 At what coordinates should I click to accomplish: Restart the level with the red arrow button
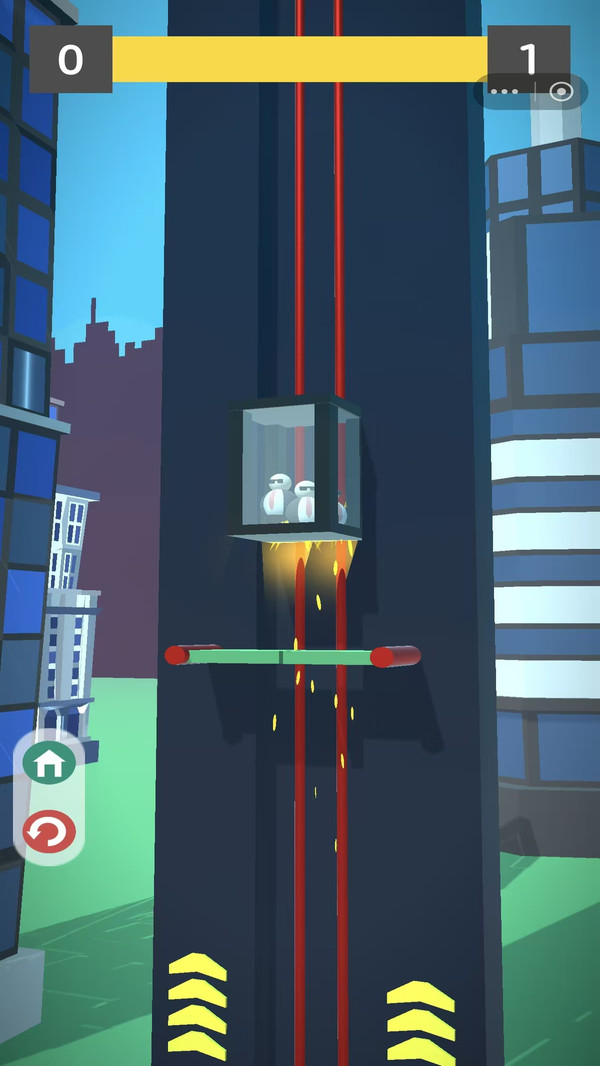pyautogui.click(x=49, y=831)
